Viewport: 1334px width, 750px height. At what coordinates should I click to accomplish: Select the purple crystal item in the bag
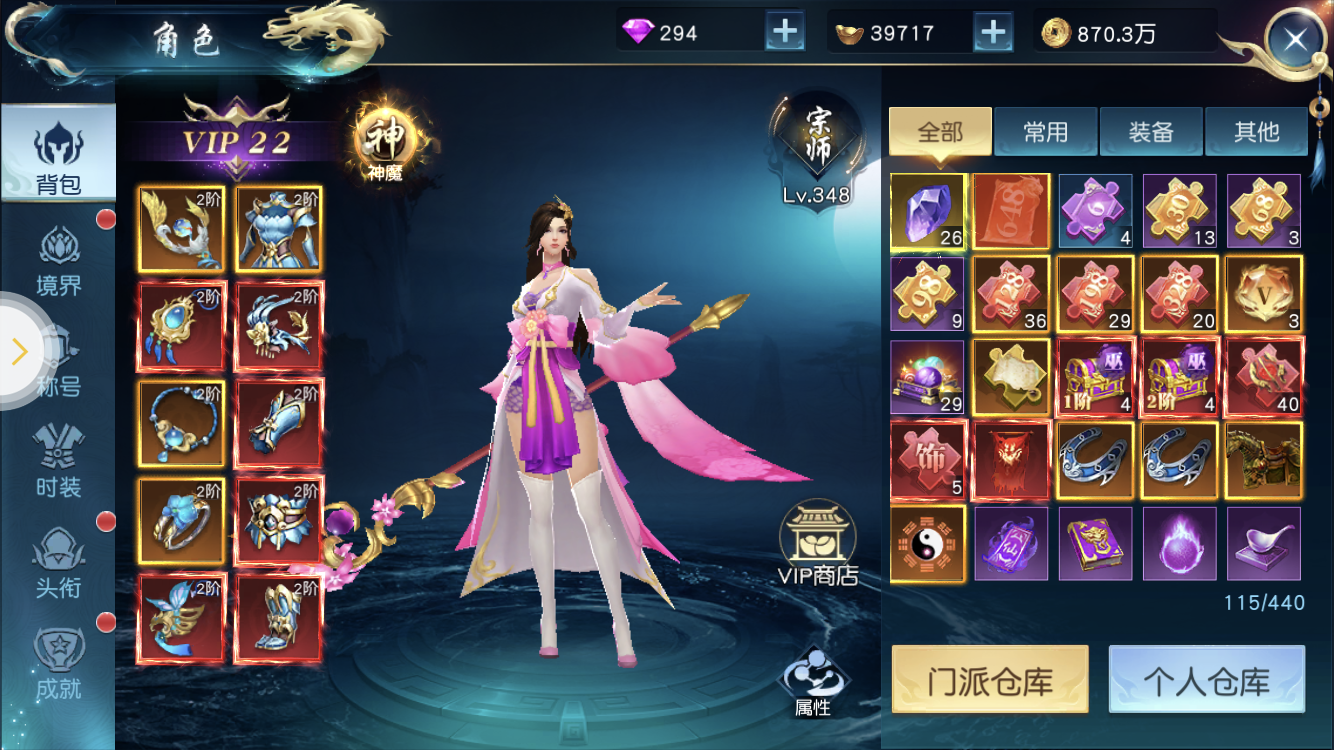tap(926, 210)
